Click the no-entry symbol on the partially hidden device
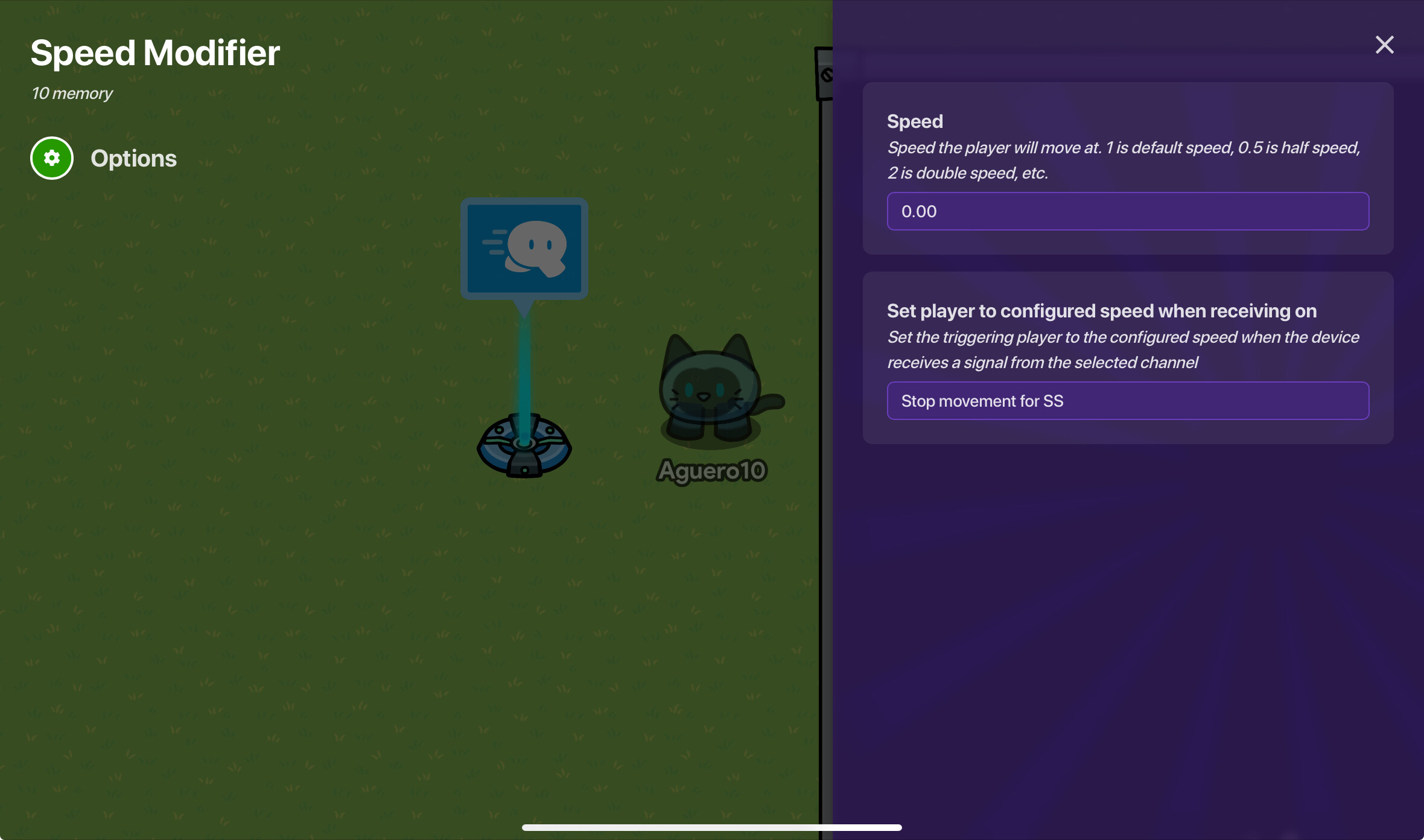 [828, 73]
